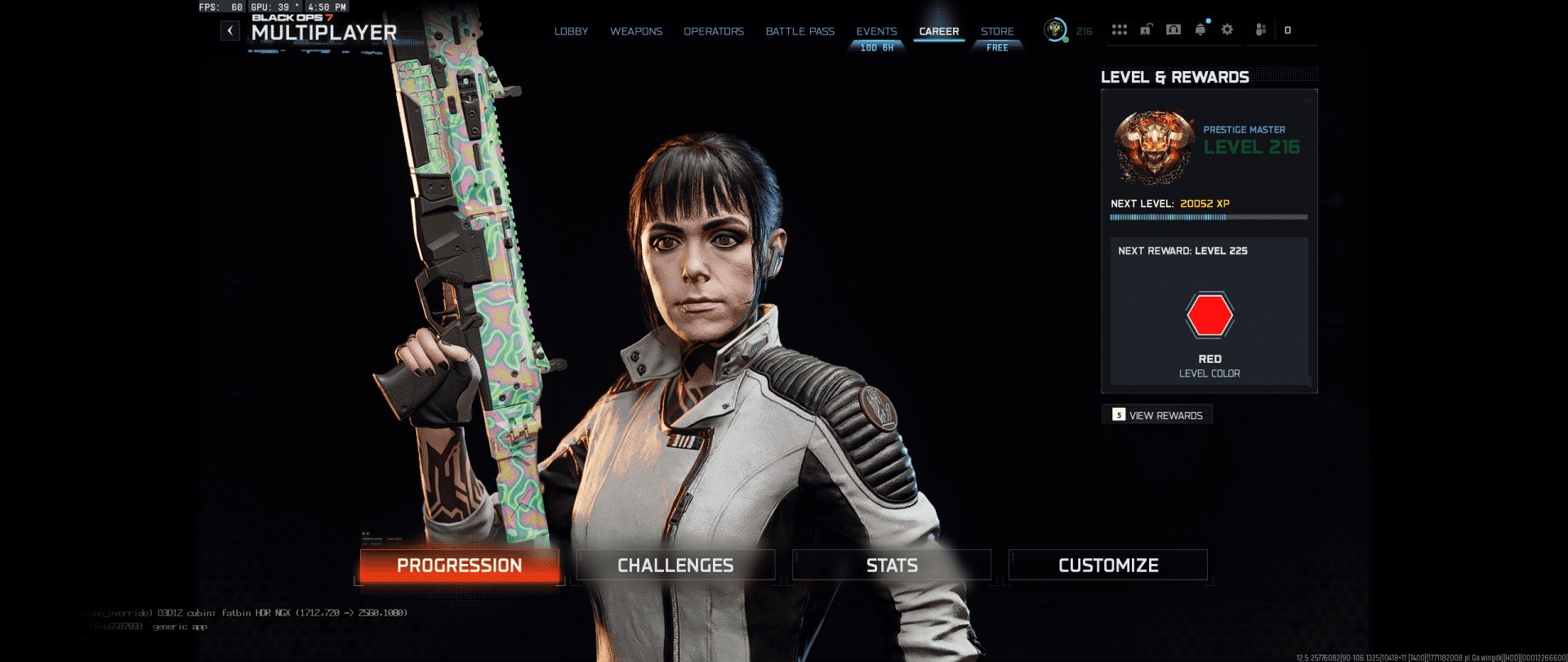Open the Challenges section

point(675,566)
